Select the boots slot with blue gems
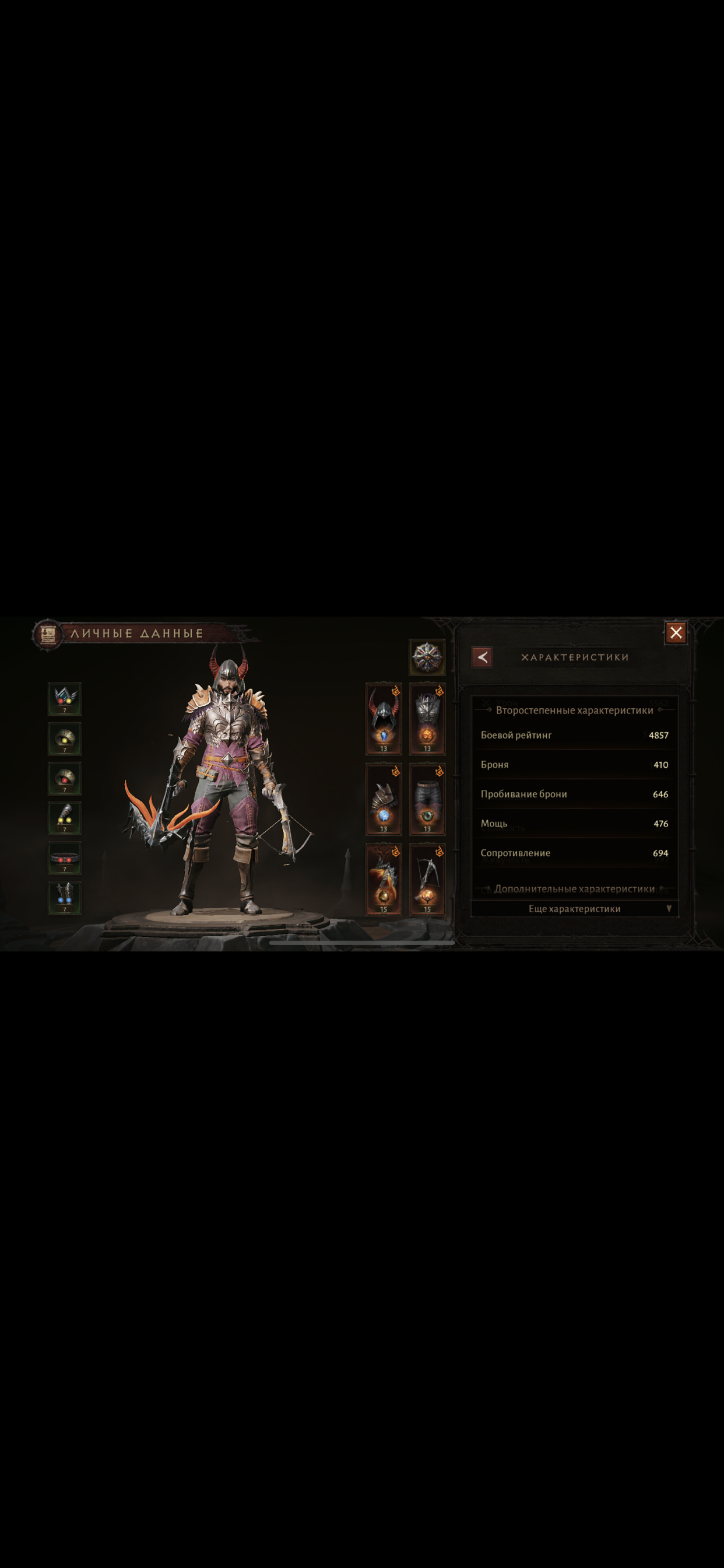The width and height of the screenshot is (724, 1568). pos(65,898)
